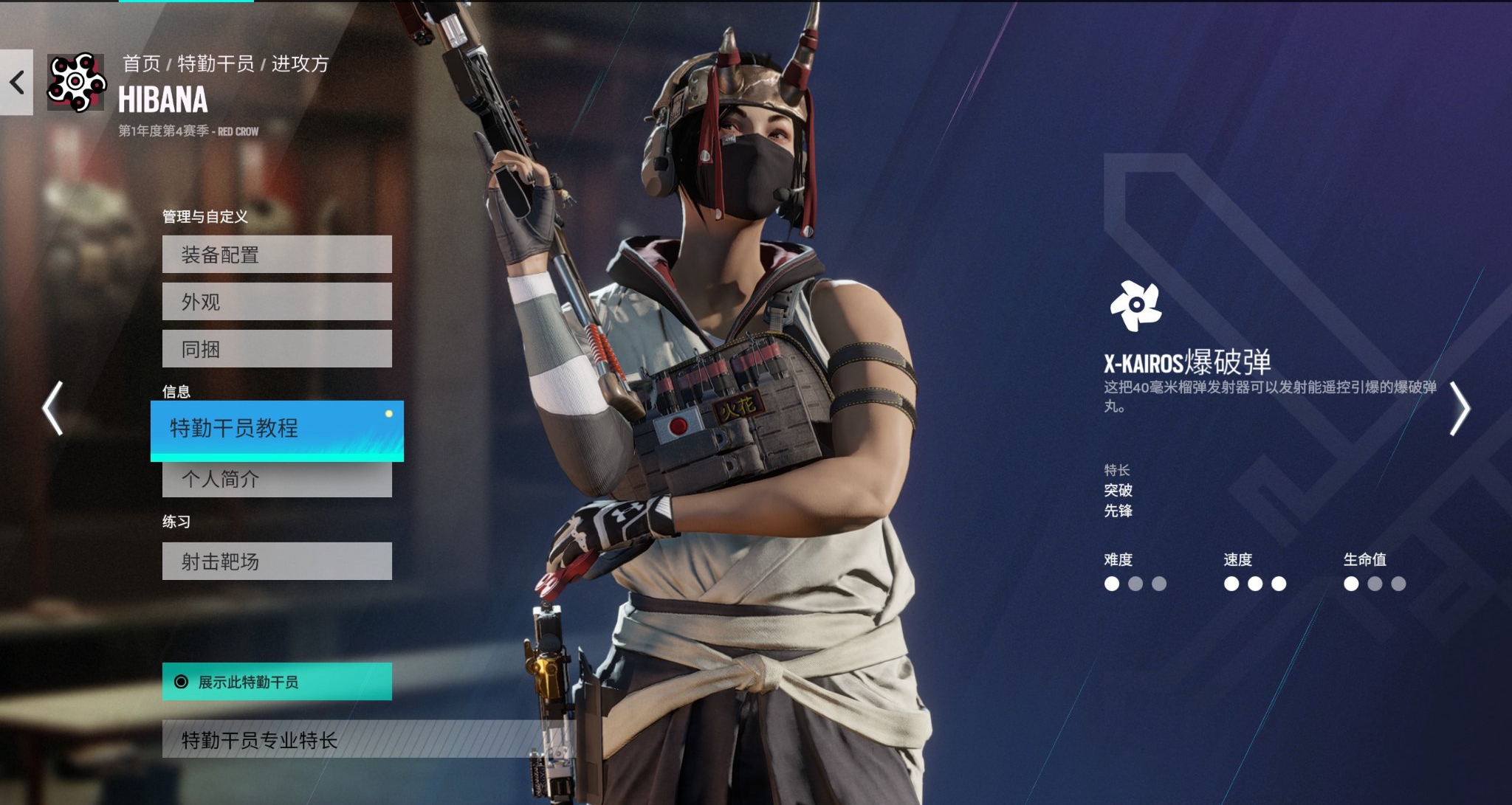Switch to the next operator

1460,408
